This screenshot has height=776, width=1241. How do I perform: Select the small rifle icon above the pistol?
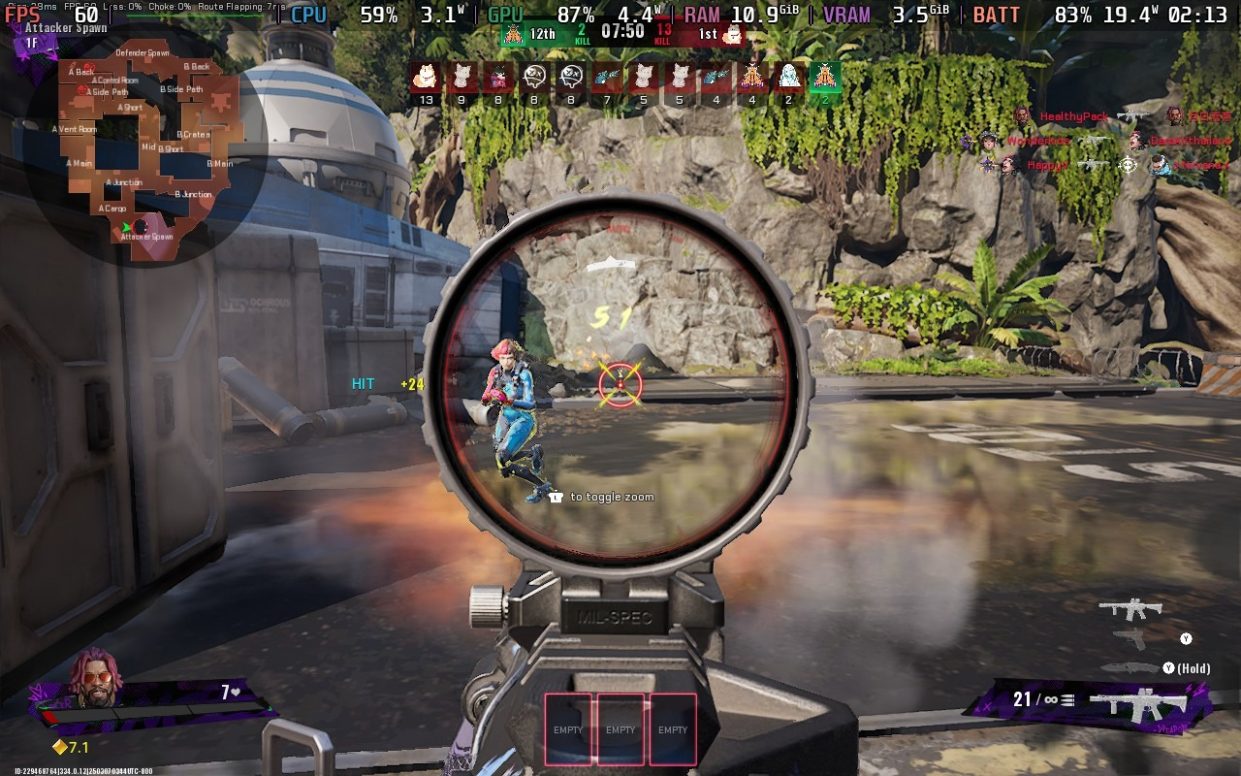[x=1130, y=608]
